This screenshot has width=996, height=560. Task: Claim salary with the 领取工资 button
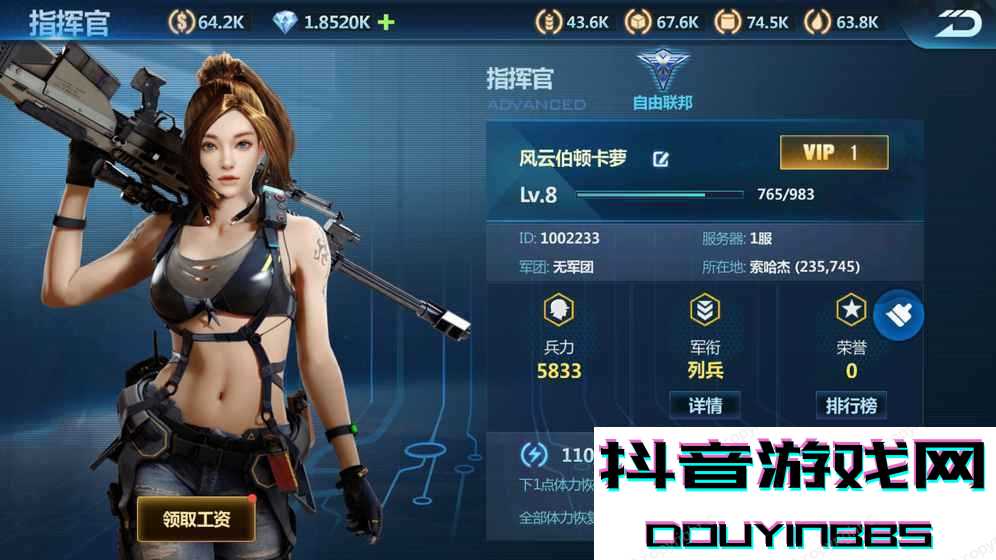pos(196,519)
